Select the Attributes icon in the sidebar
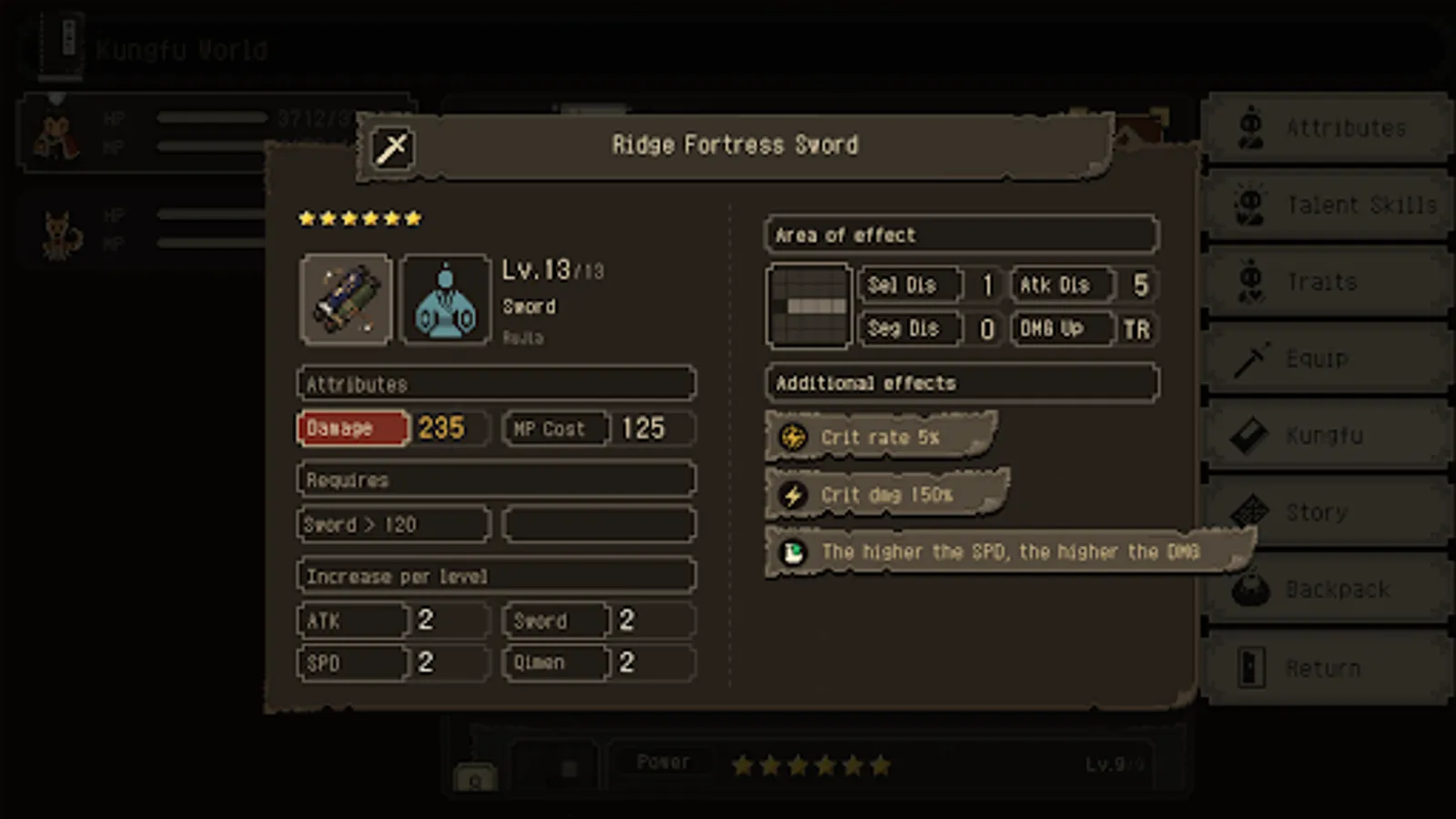Screen dimensions: 1456x819 click(x=1251, y=127)
